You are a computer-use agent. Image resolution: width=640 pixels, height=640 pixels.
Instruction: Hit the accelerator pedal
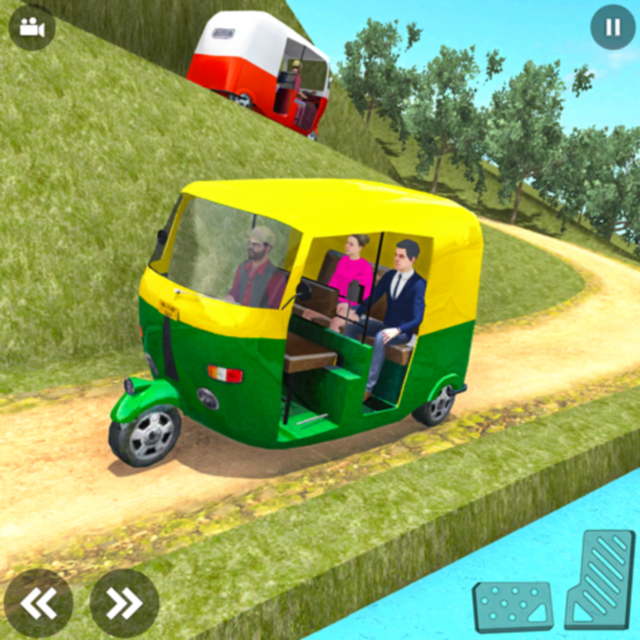tap(600, 579)
